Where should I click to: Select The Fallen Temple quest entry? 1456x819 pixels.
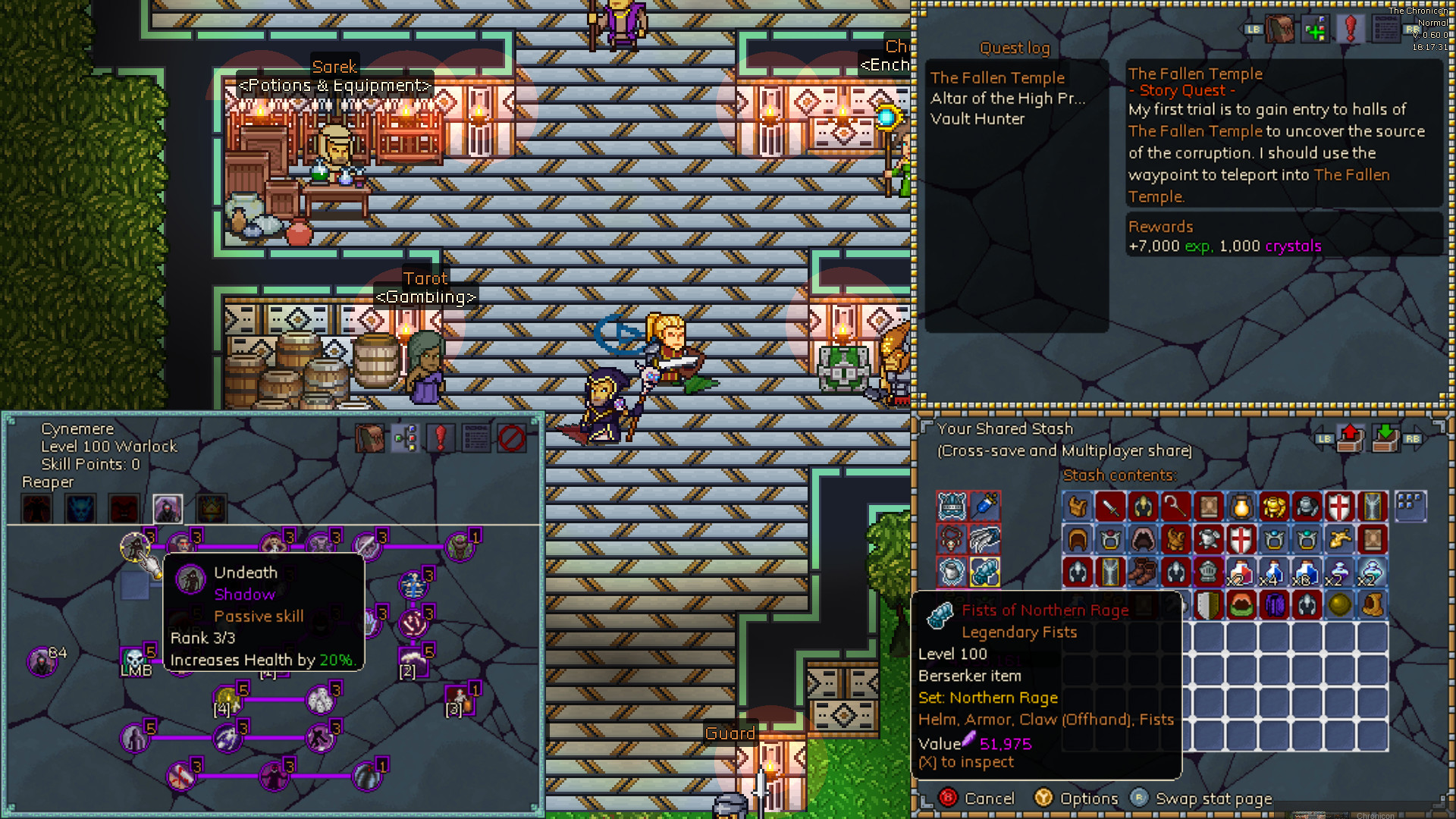click(x=997, y=77)
